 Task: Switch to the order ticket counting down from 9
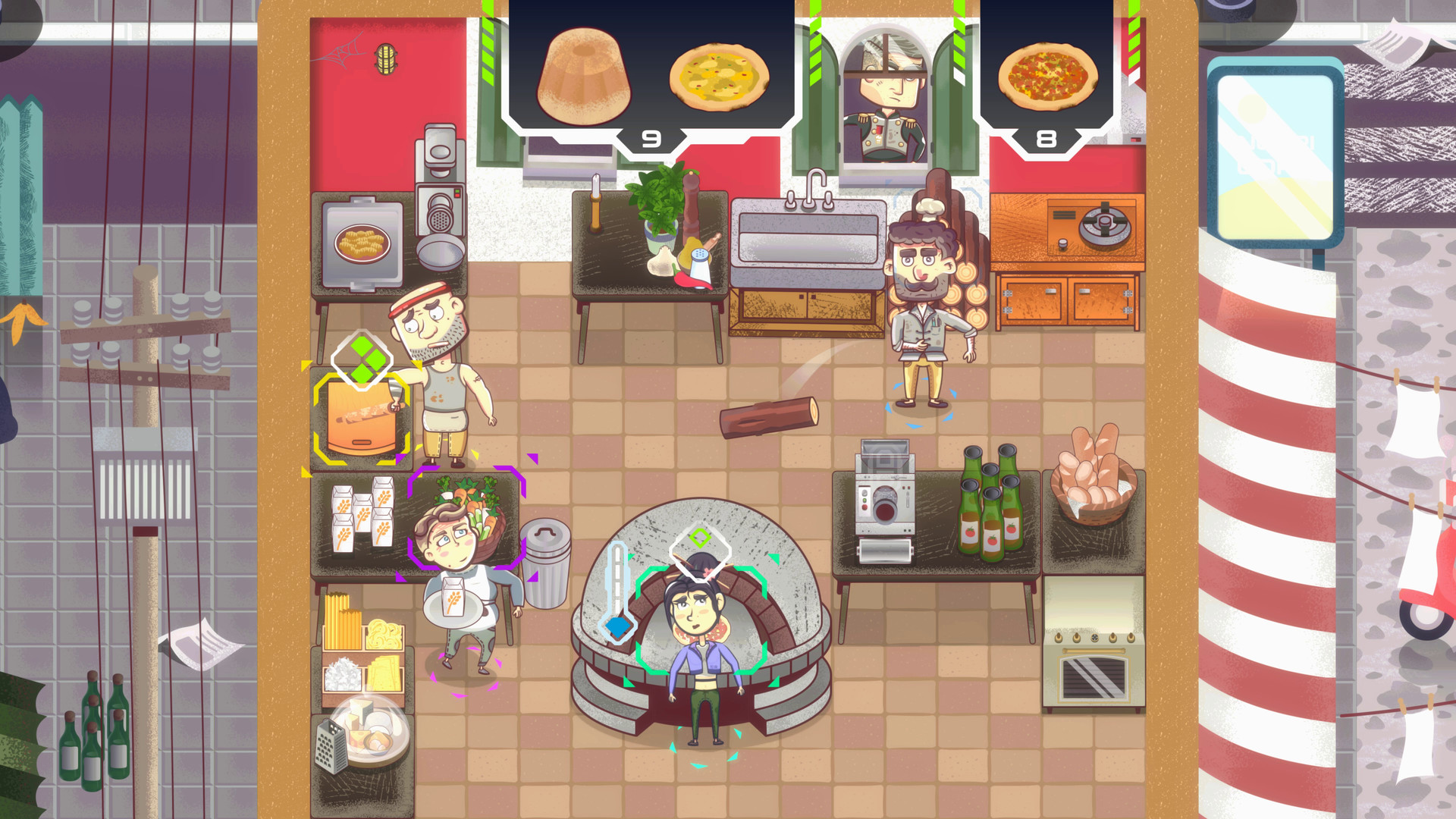click(648, 138)
